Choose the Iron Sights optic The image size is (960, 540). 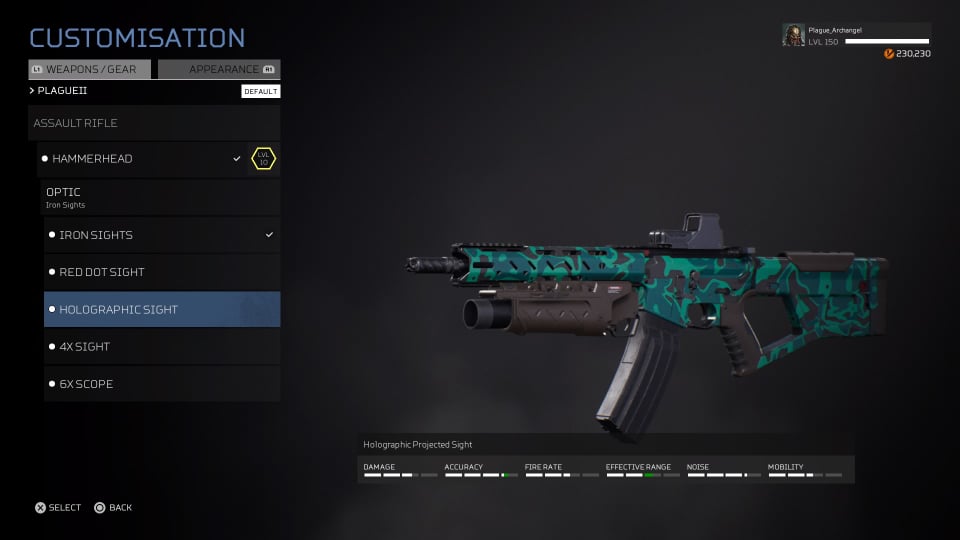click(x=161, y=235)
